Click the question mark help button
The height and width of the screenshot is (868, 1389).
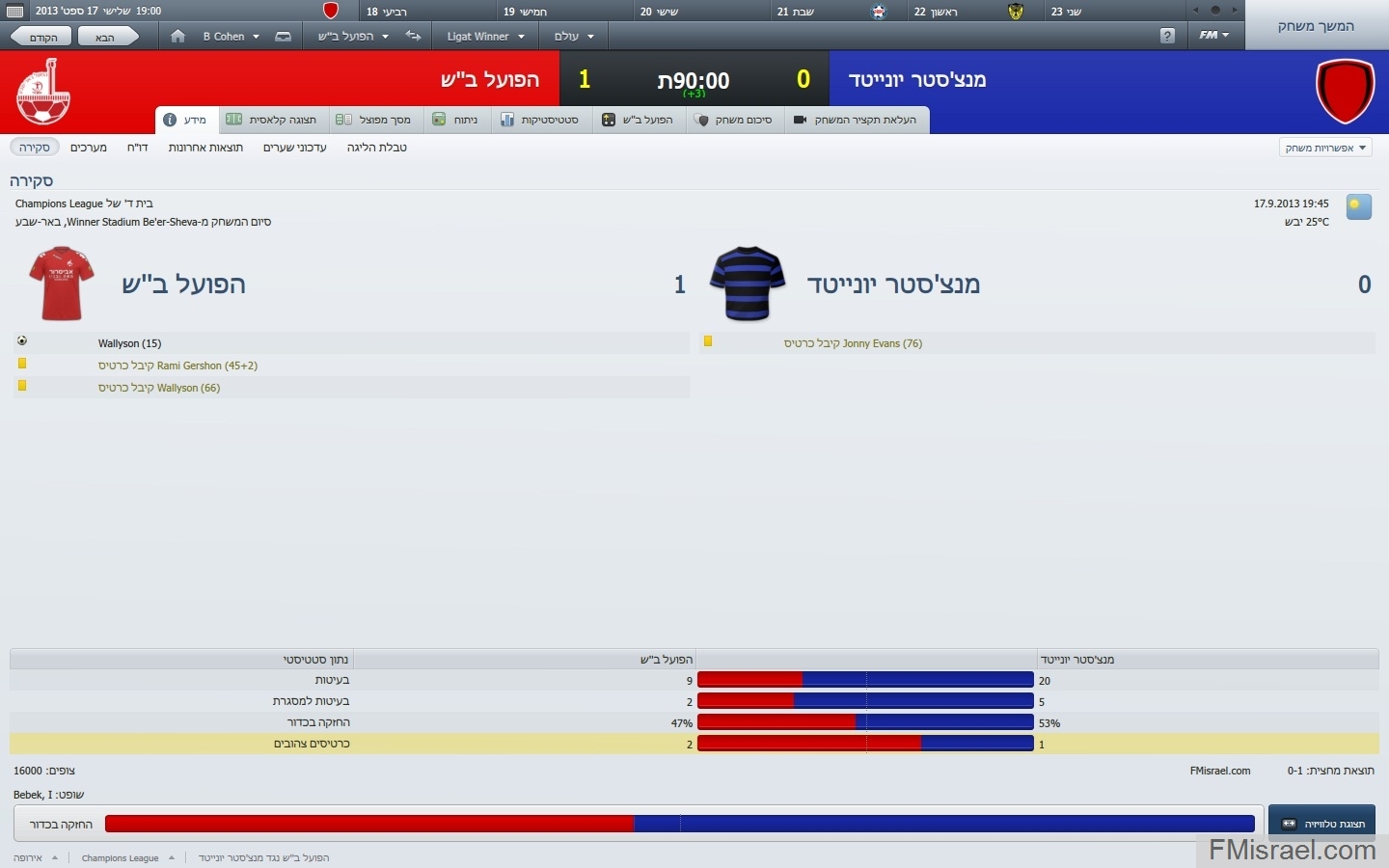click(1167, 36)
